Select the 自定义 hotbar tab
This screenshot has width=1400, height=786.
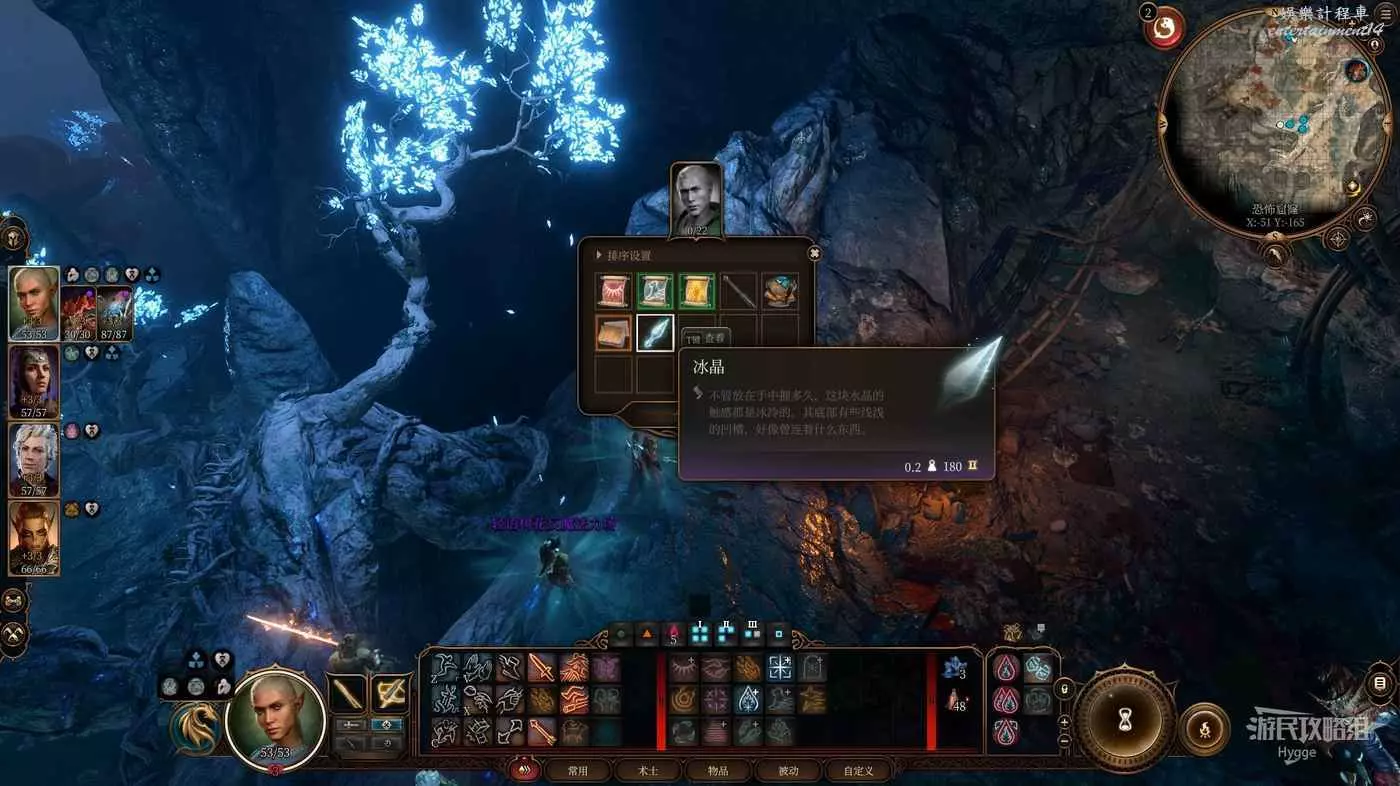point(858,771)
